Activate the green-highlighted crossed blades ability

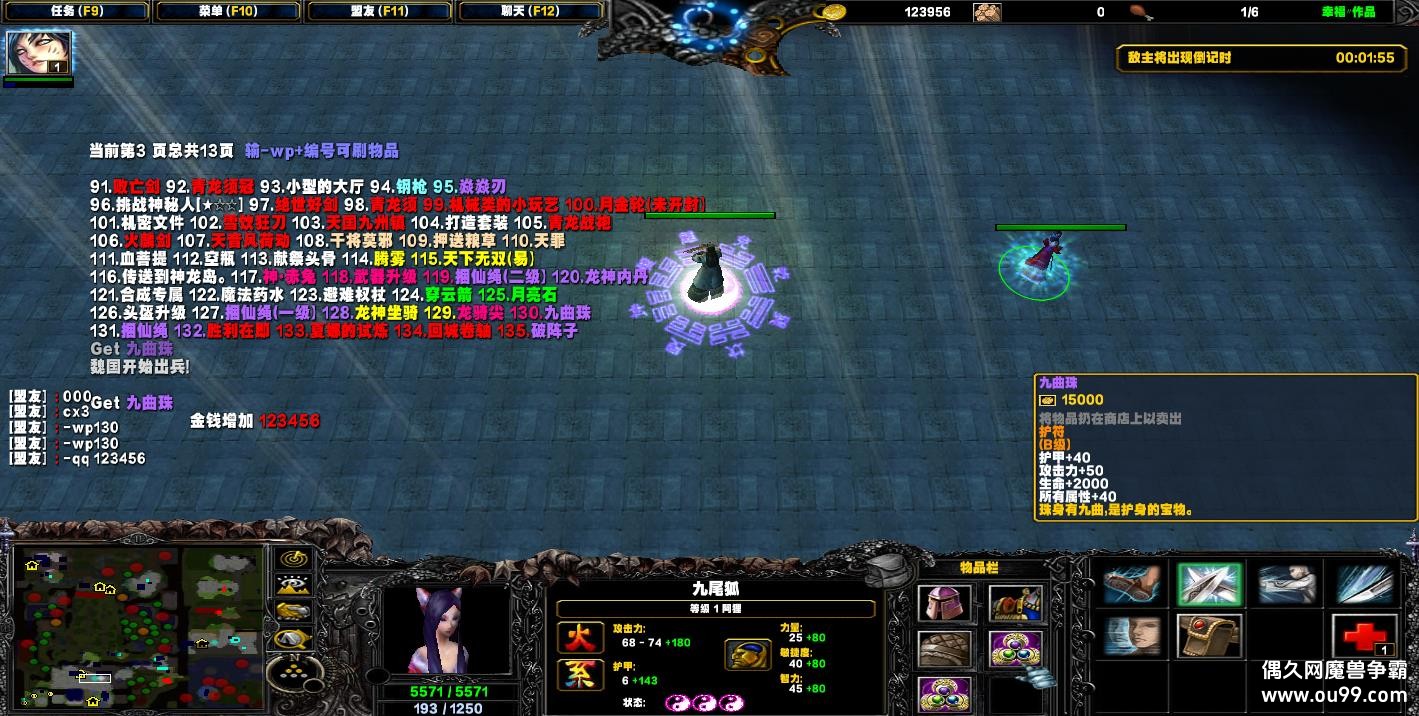[x=1209, y=584]
